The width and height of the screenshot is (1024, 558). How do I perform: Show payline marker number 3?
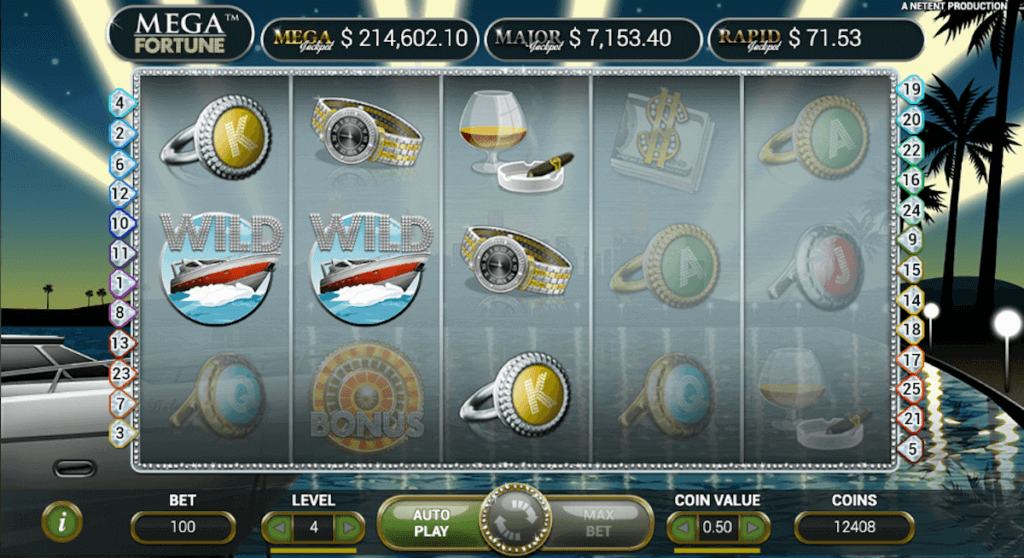point(121,433)
